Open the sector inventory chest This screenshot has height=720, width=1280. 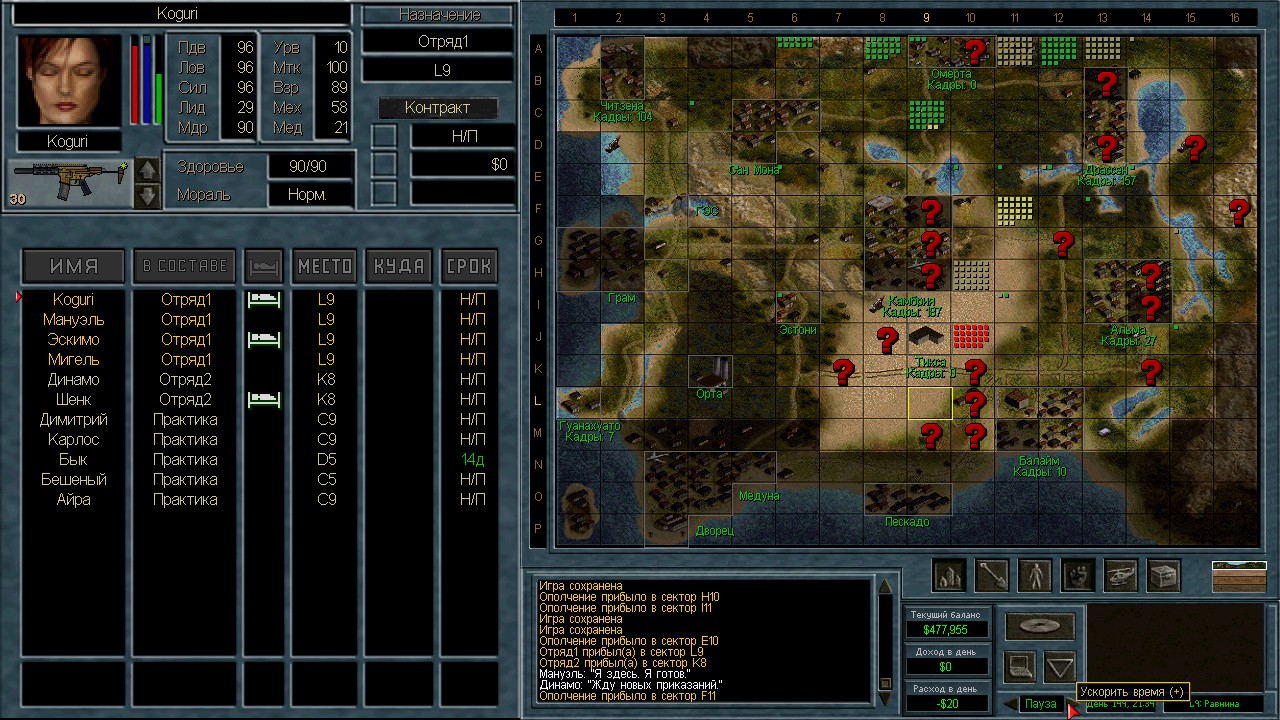[1163, 575]
